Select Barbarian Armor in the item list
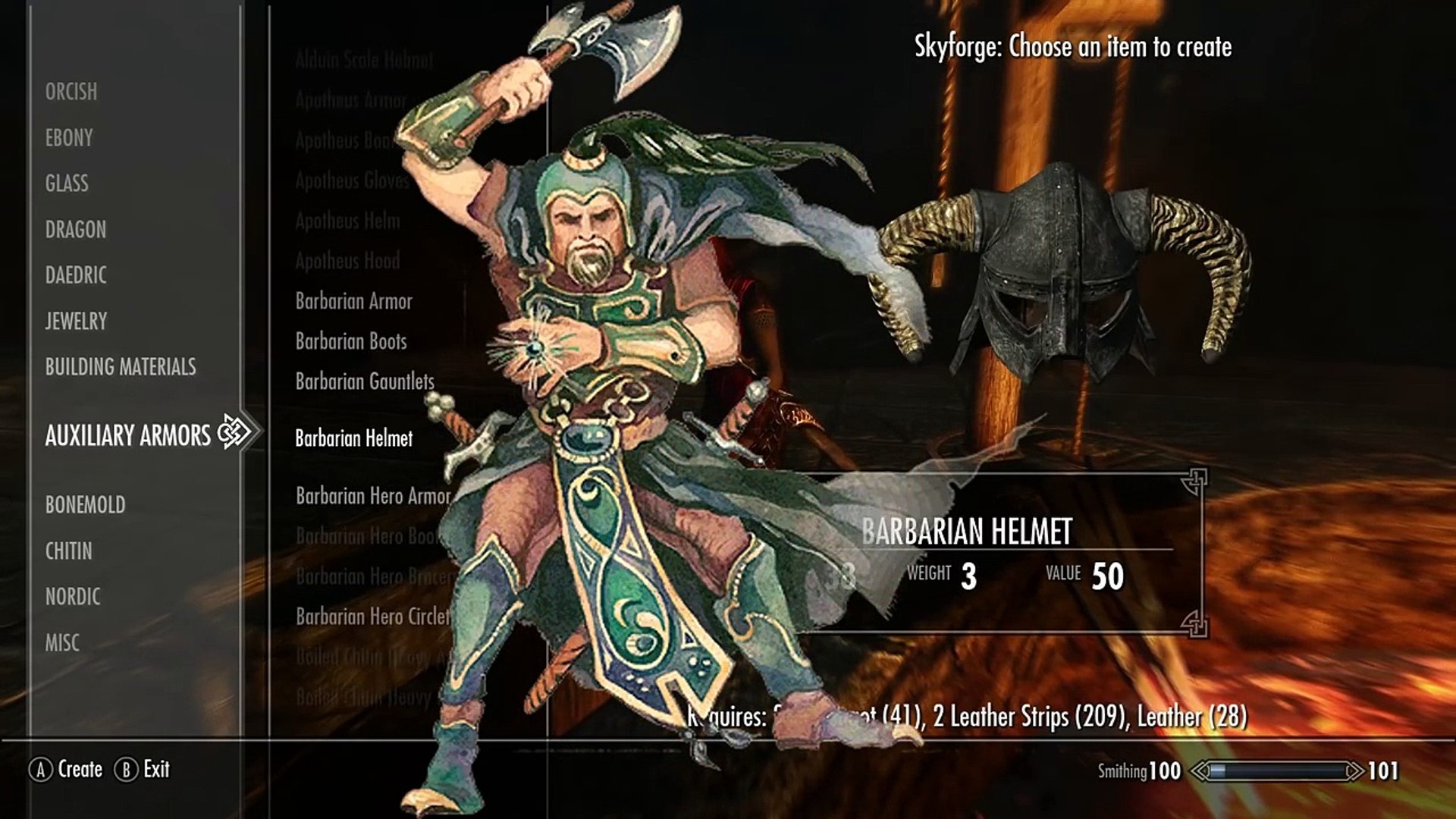1456x819 pixels. [354, 301]
